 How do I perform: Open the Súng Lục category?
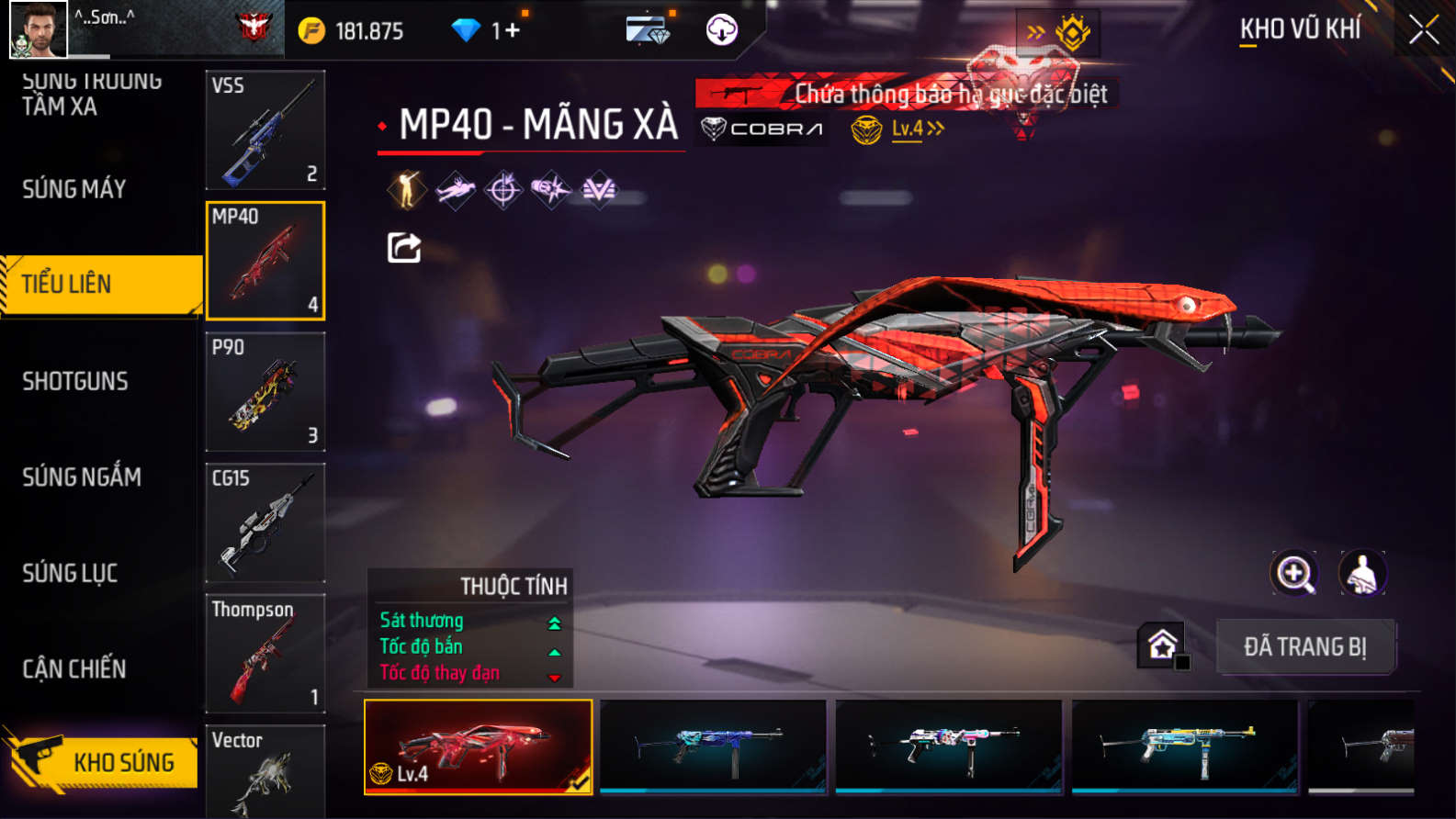(70, 573)
